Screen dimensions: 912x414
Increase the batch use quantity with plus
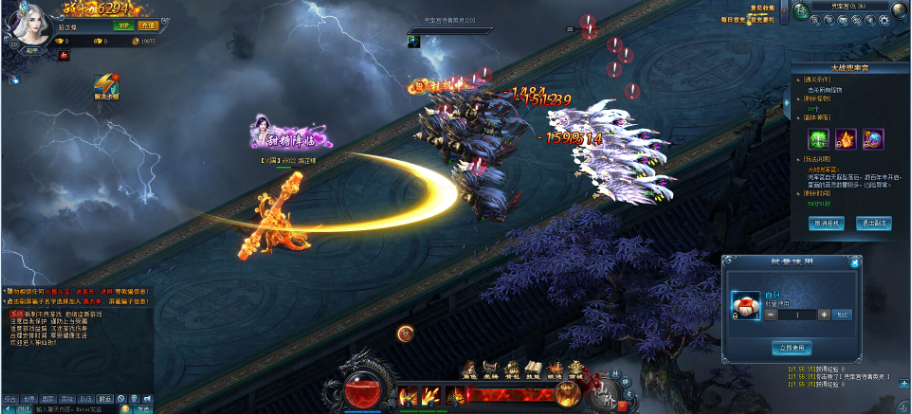[x=823, y=314]
